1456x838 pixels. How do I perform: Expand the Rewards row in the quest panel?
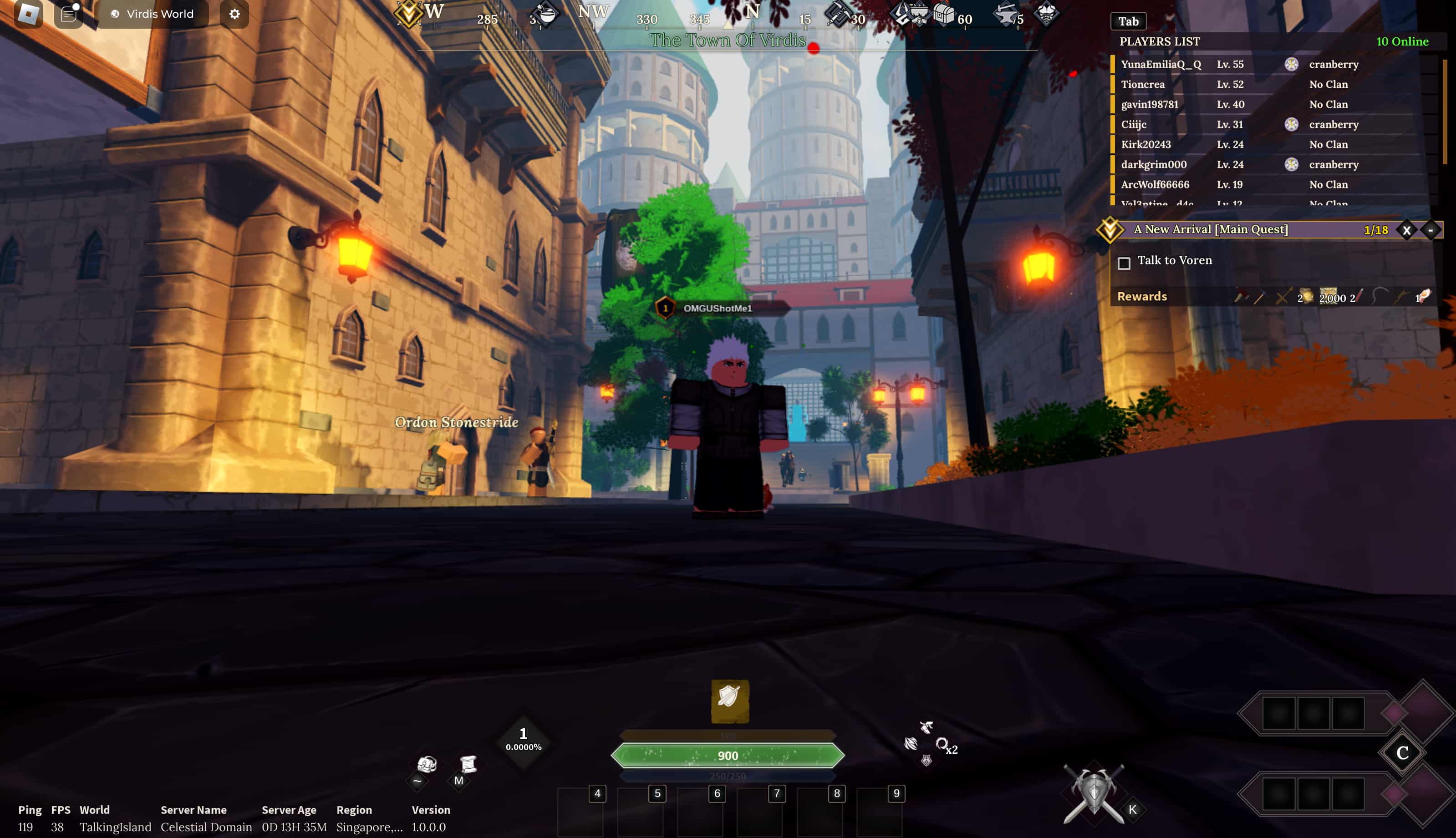click(1142, 296)
